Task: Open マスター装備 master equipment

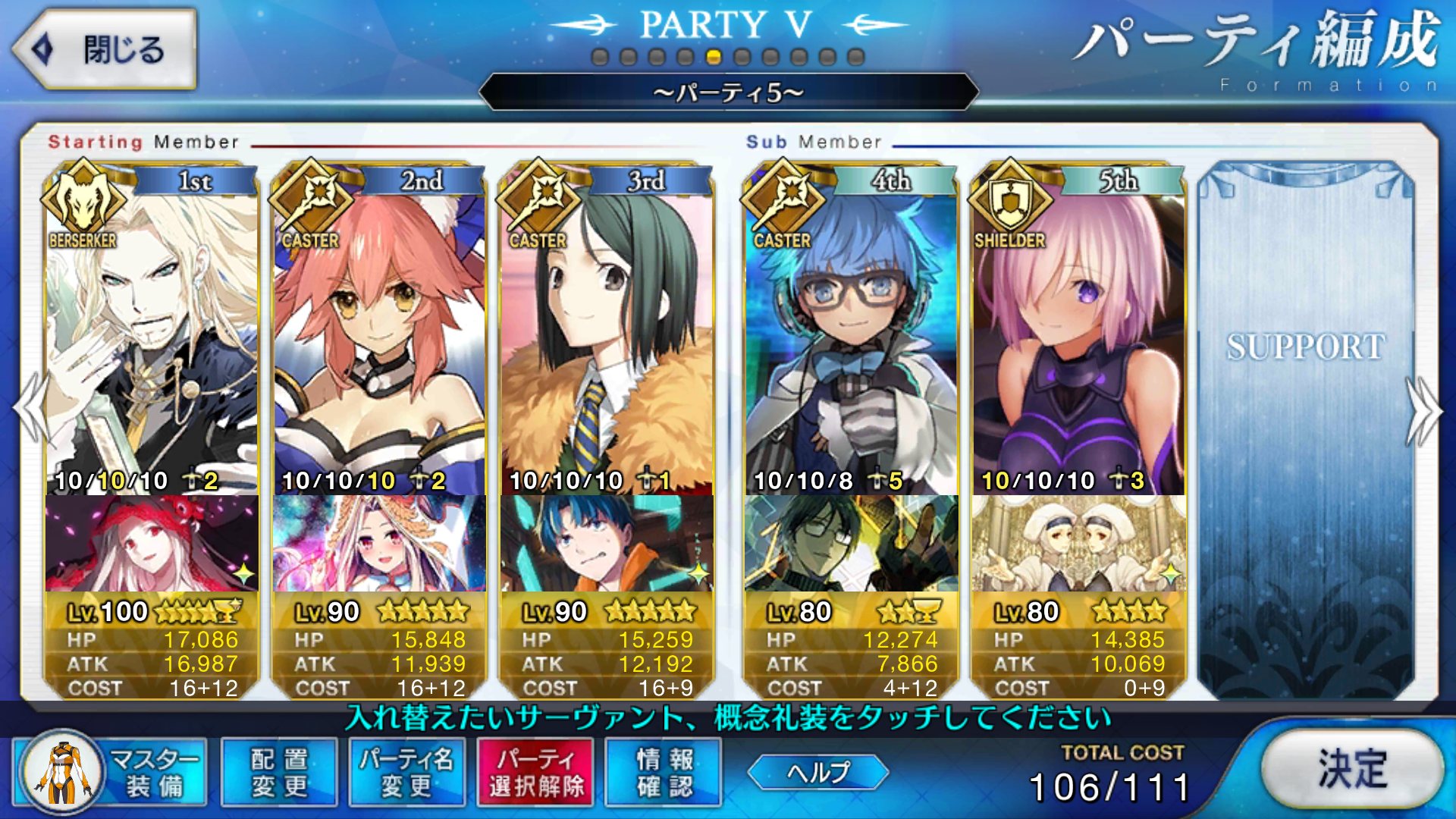Action: pyautogui.click(x=111, y=772)
